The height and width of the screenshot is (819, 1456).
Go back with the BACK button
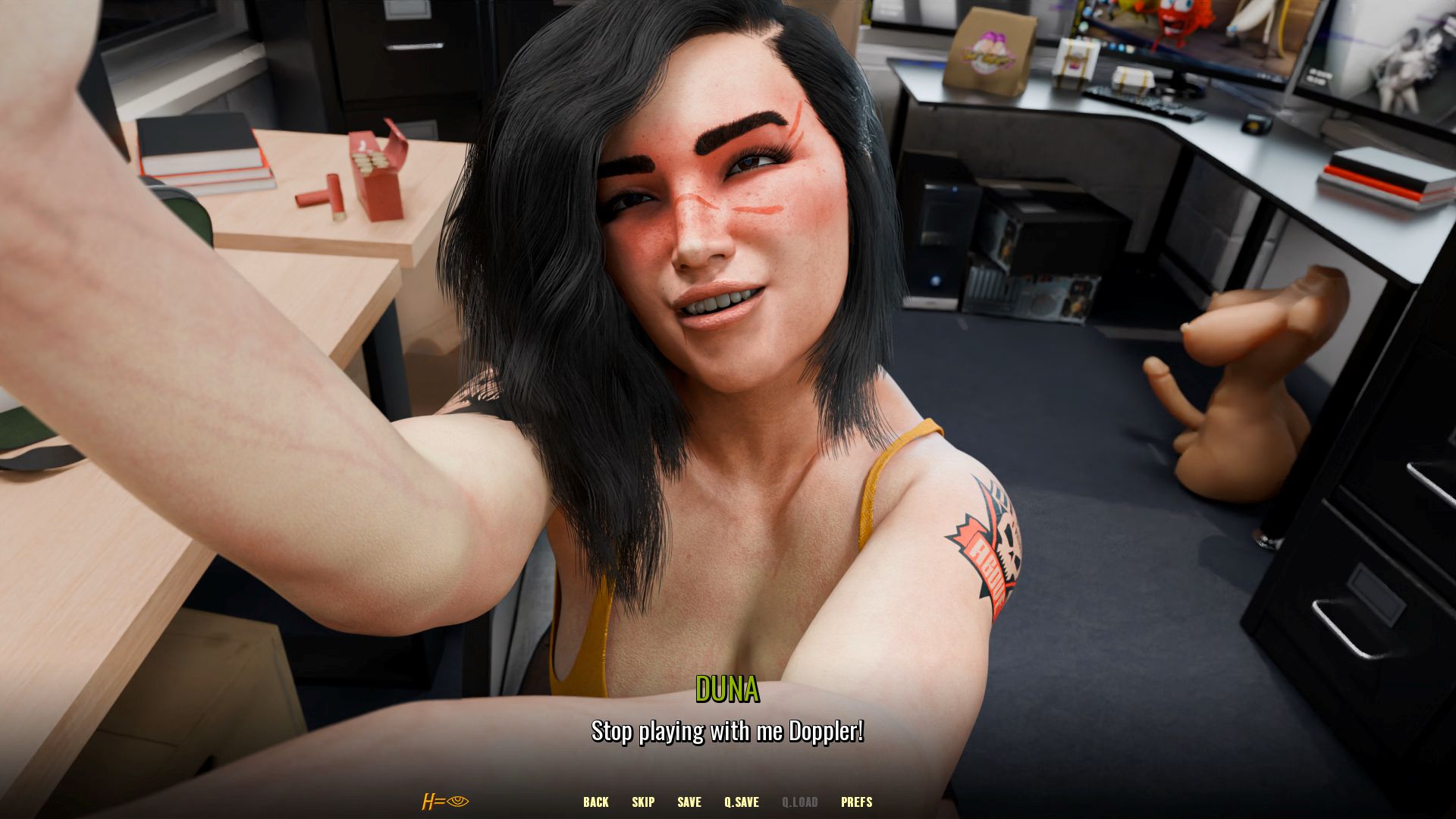tap(595, 802)
